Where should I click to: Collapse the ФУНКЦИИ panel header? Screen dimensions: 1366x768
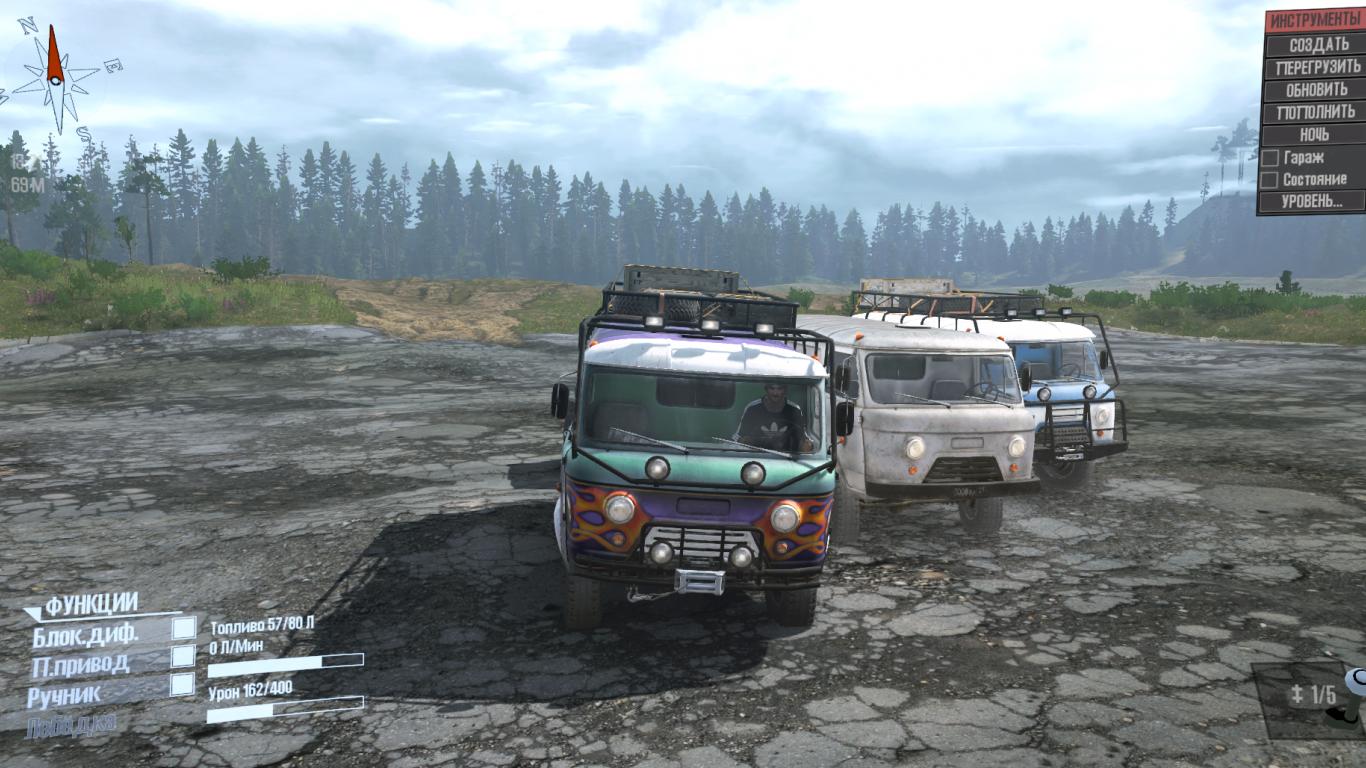[x=90, y=604]
